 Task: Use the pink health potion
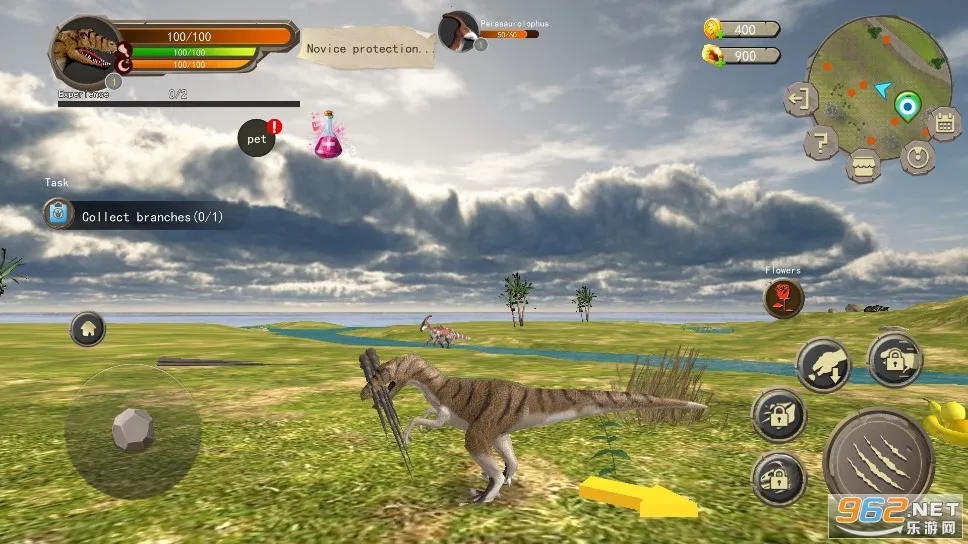coord(328,136)
